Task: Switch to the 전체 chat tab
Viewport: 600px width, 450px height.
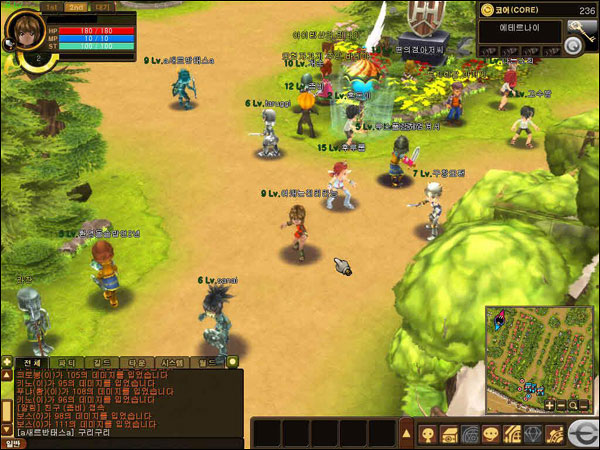Action: 32,362
